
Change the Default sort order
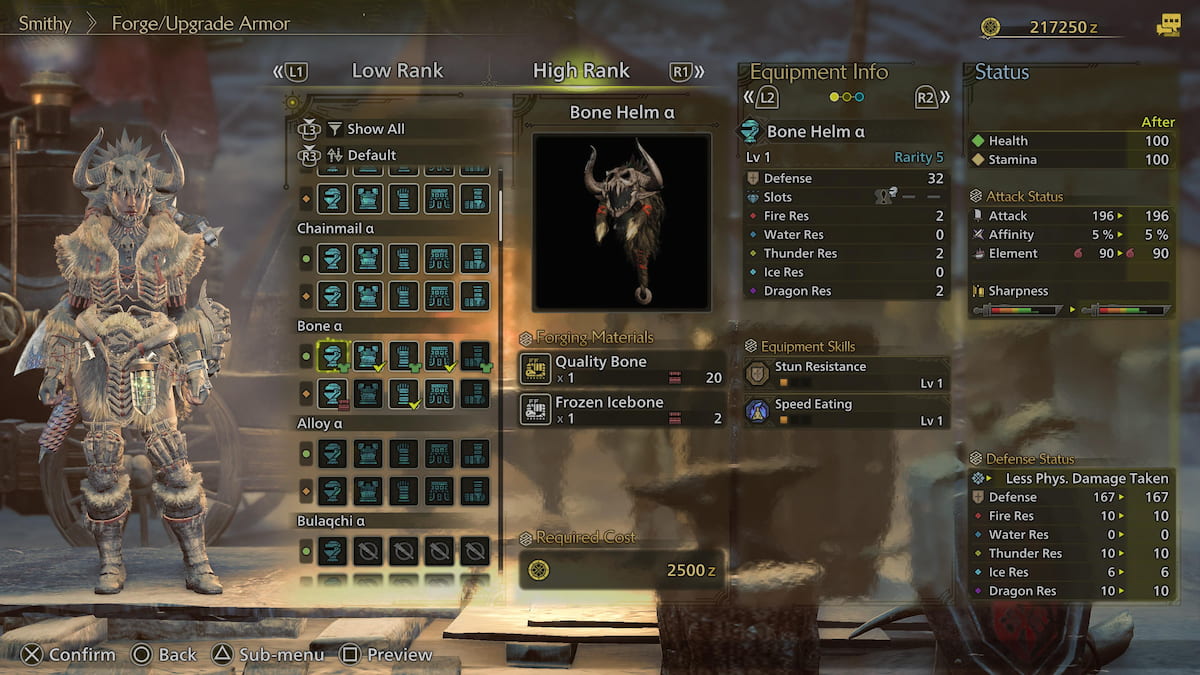click(371, 155)
